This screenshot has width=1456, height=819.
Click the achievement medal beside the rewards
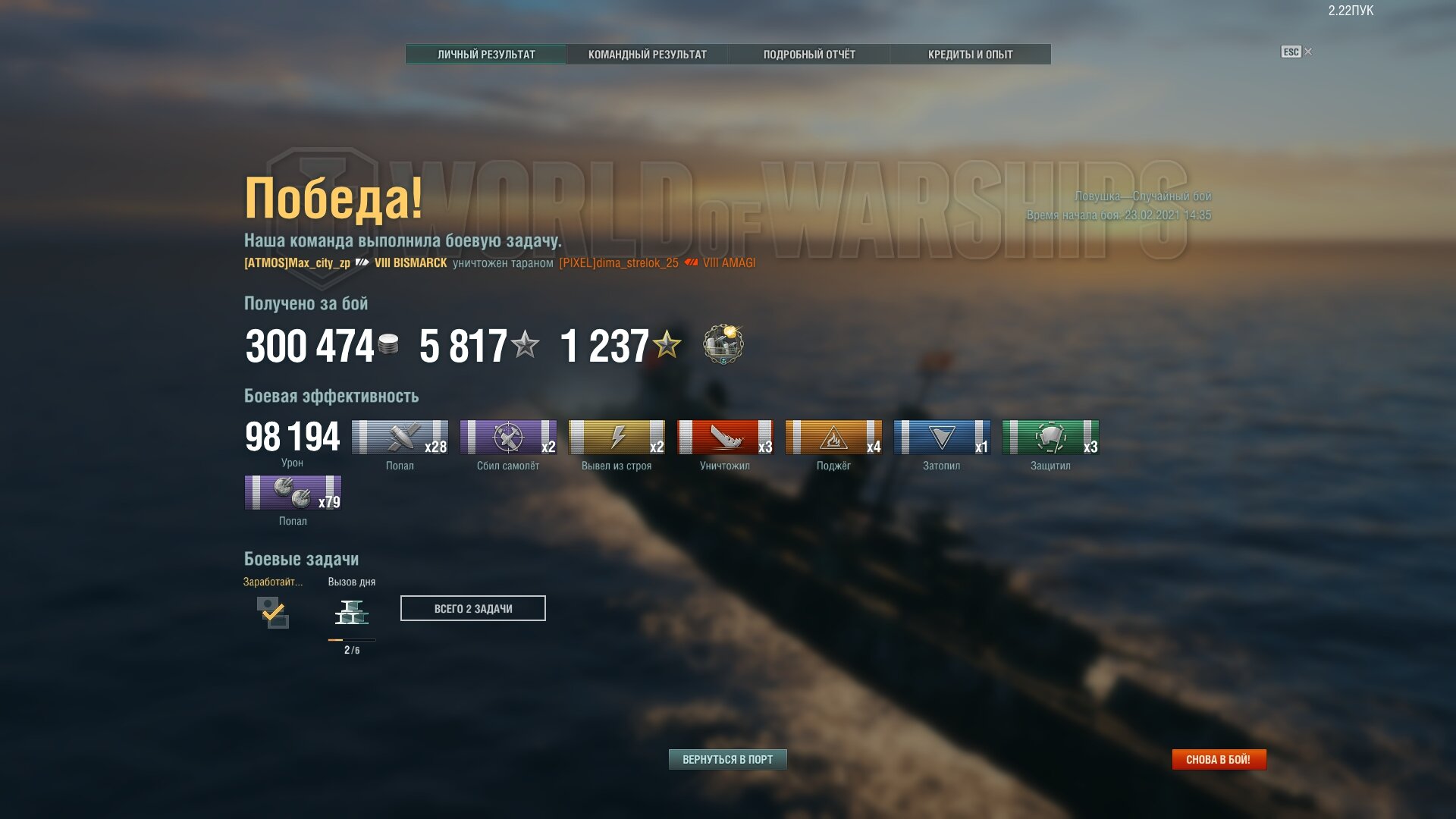[x=723, y=344]
